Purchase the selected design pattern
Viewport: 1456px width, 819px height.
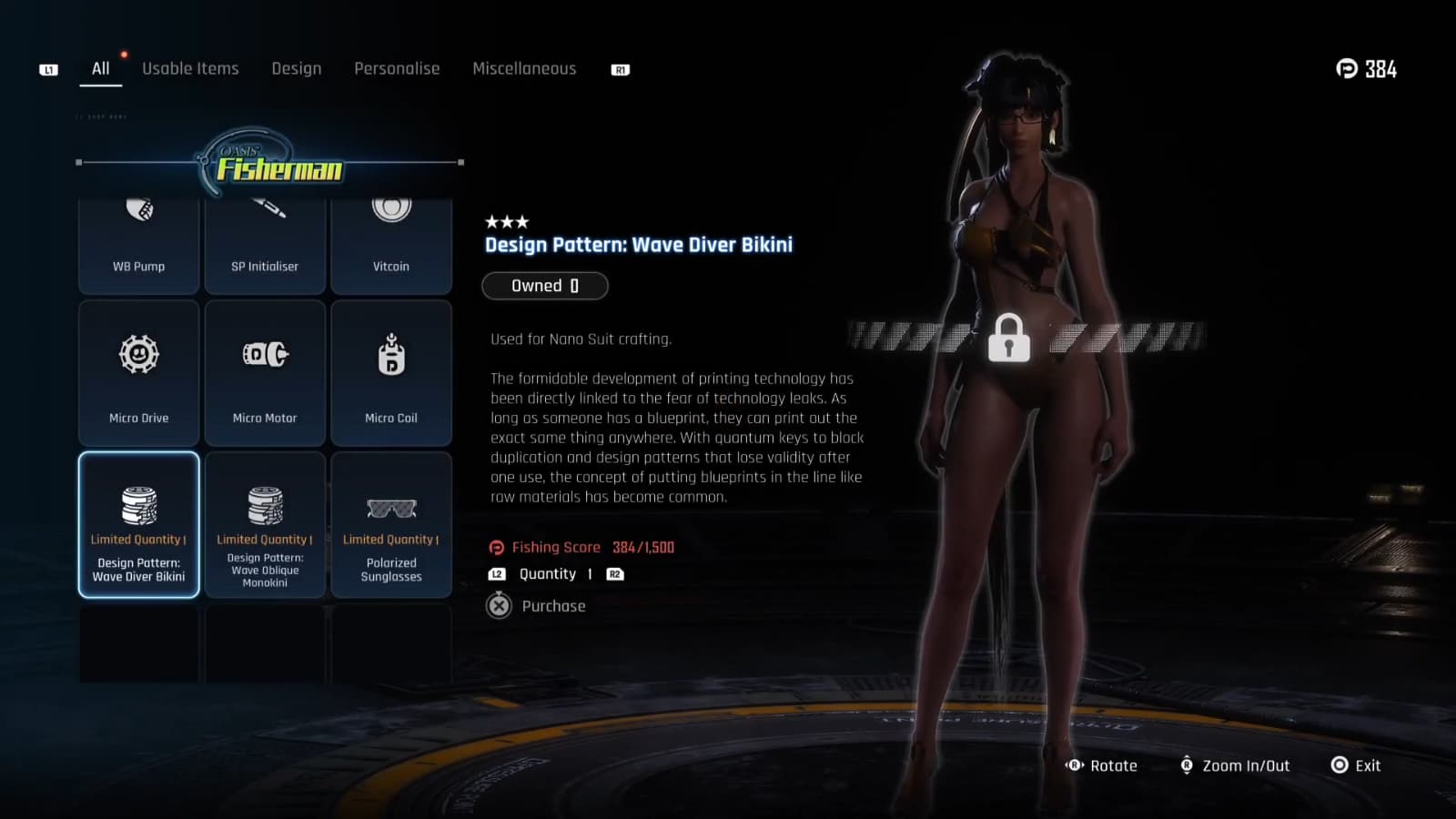537,606
